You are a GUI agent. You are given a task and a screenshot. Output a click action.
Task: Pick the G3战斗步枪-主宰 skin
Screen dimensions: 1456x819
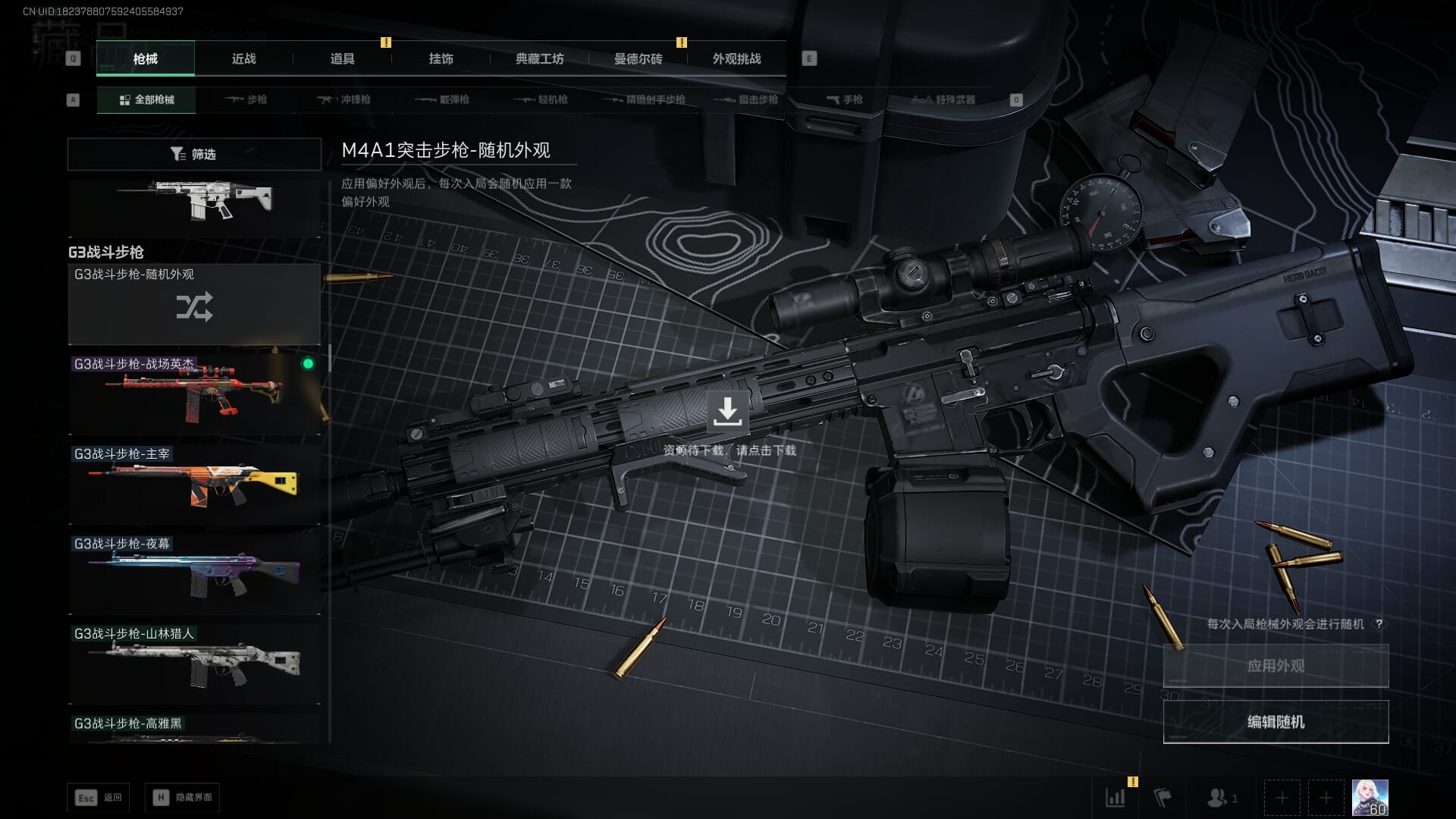click(194, 485)
